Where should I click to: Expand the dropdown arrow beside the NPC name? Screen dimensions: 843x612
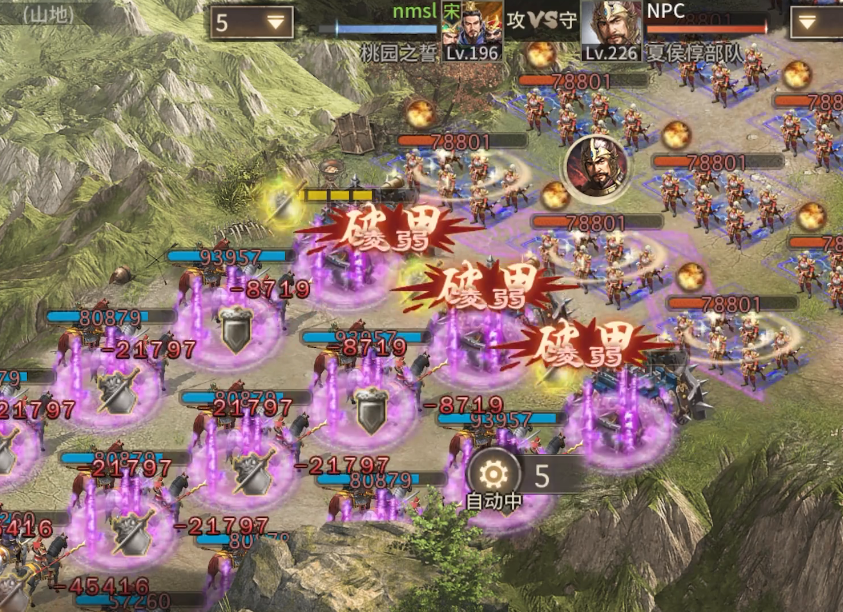[815, 22]
